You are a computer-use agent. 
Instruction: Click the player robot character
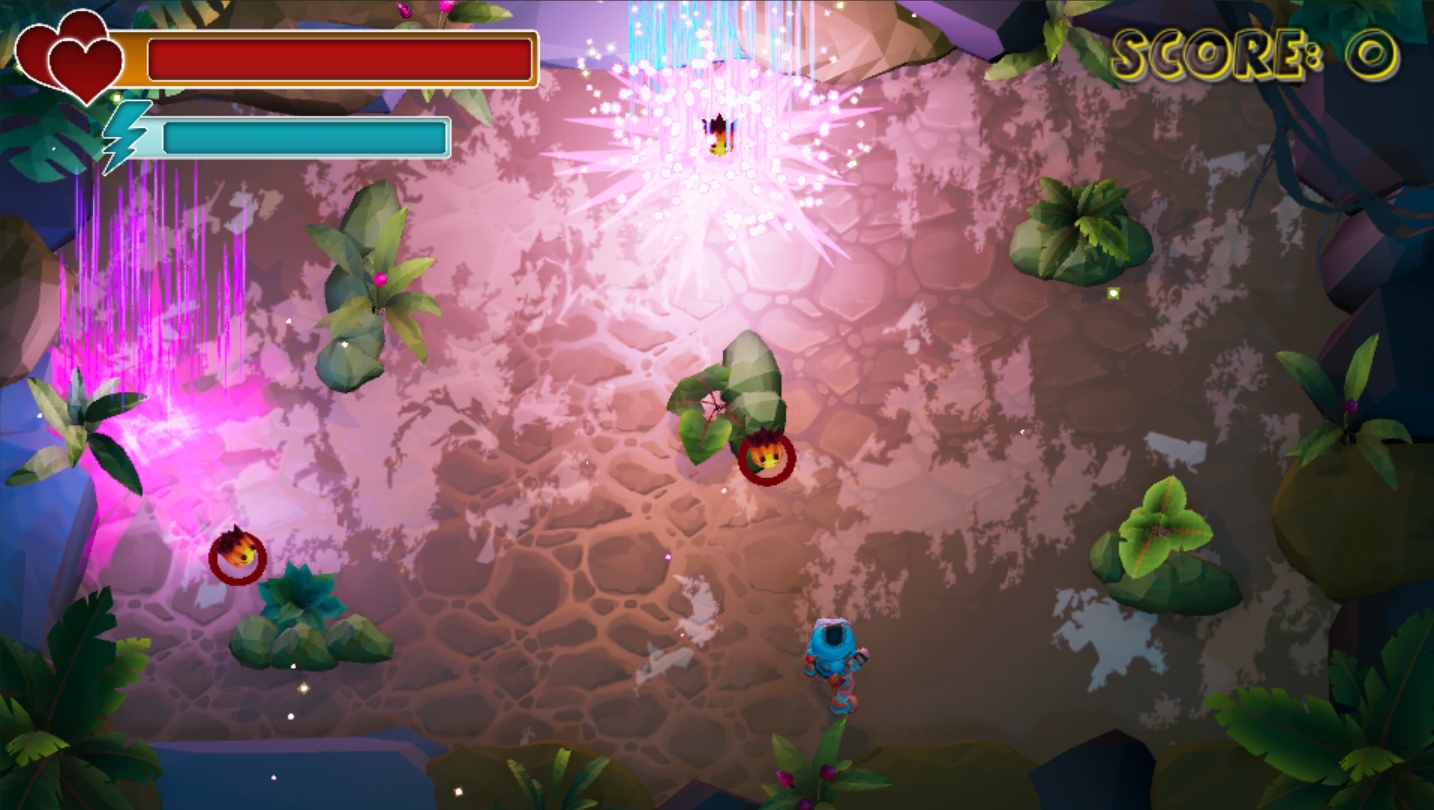[x=832, y=662]
